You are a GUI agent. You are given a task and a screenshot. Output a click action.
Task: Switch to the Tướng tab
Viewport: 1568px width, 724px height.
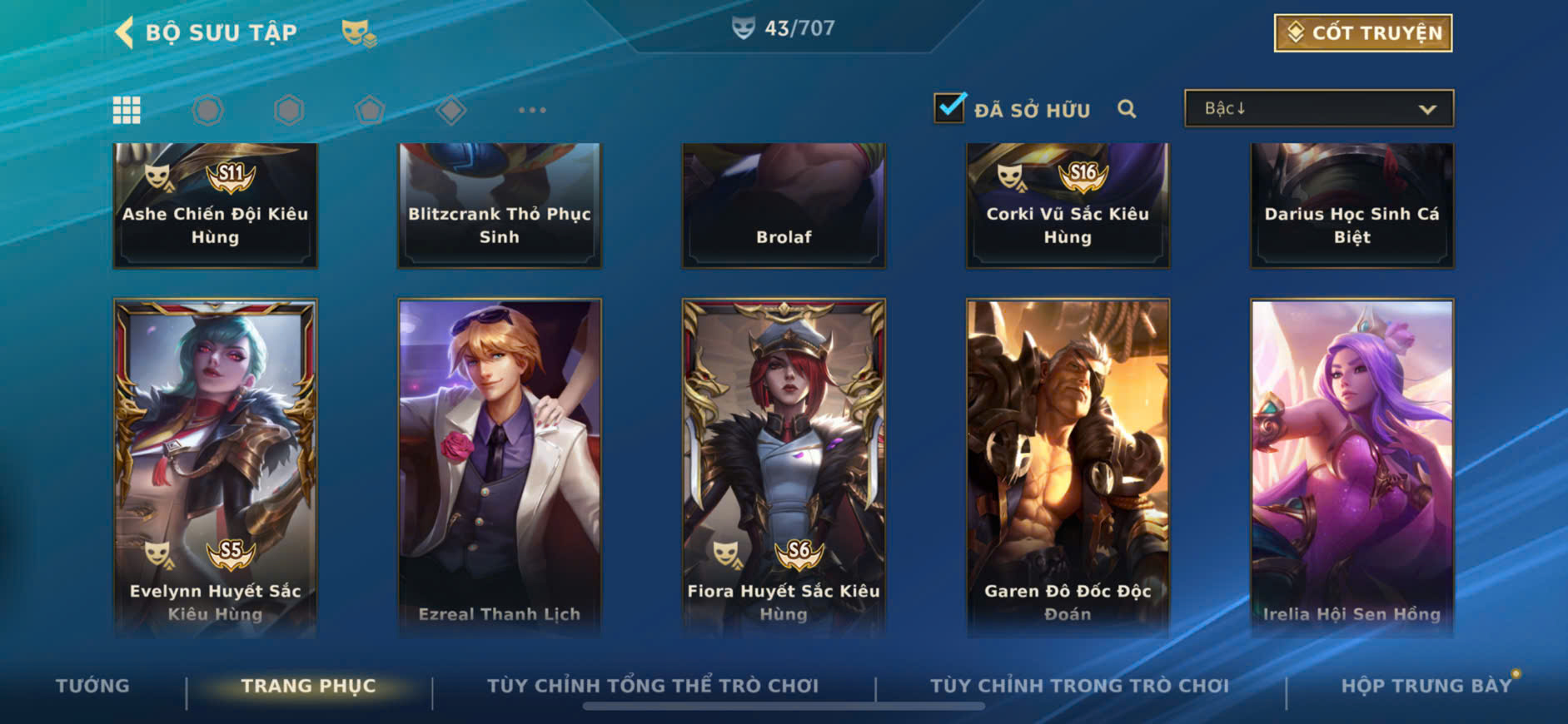92,686
